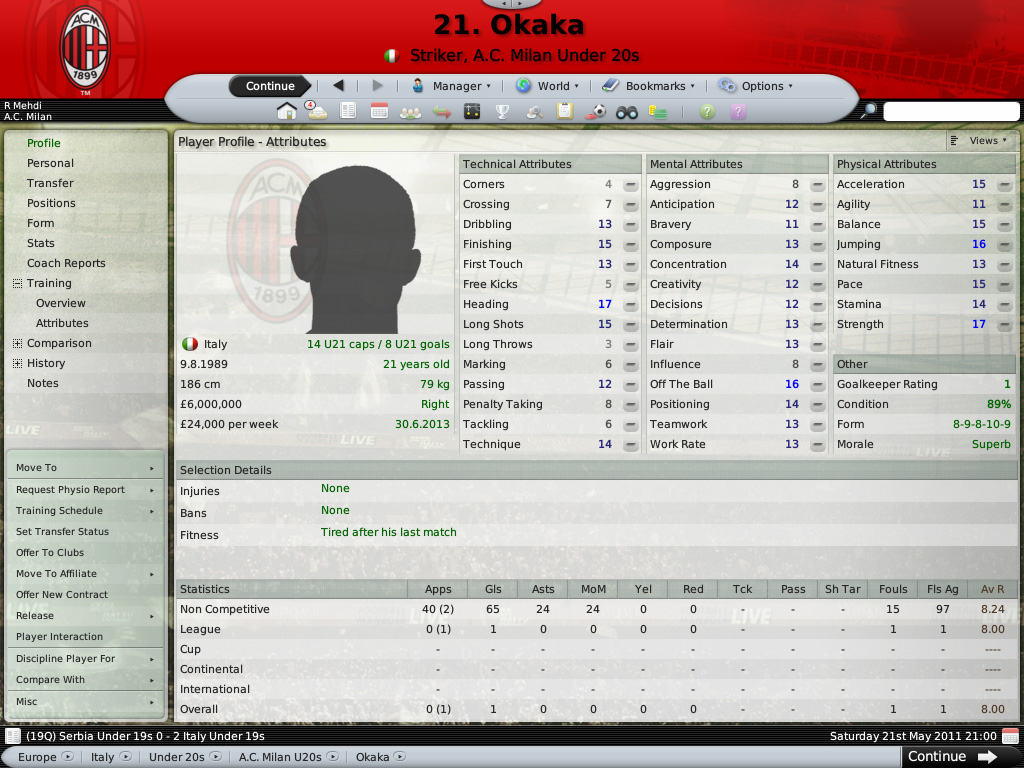Open the Bookmarks menu
The image size is (1024, 768).
click(650, 86)
